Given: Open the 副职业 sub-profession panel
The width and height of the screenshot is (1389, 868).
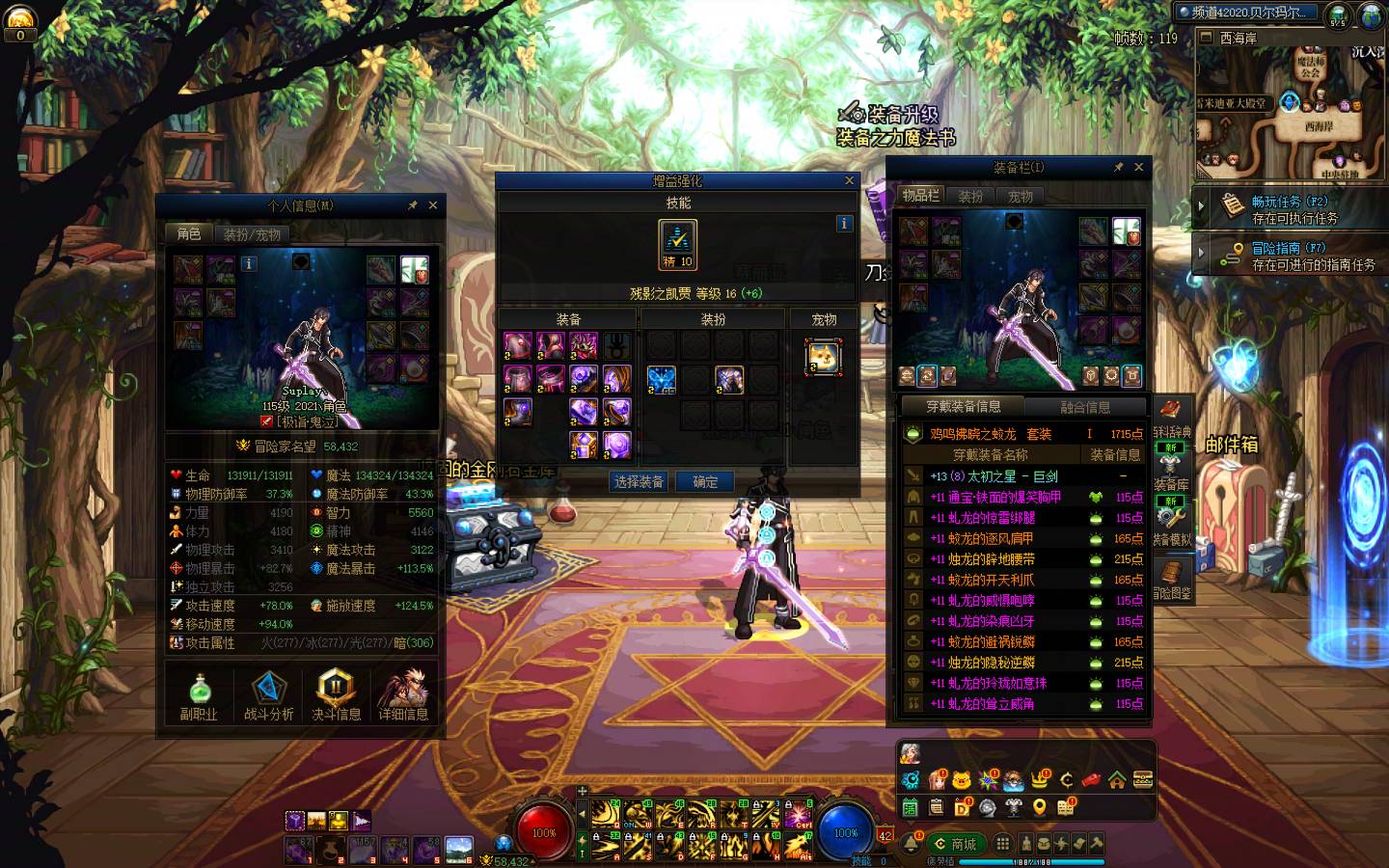Looking at the screenshot, I should (199, 696).
